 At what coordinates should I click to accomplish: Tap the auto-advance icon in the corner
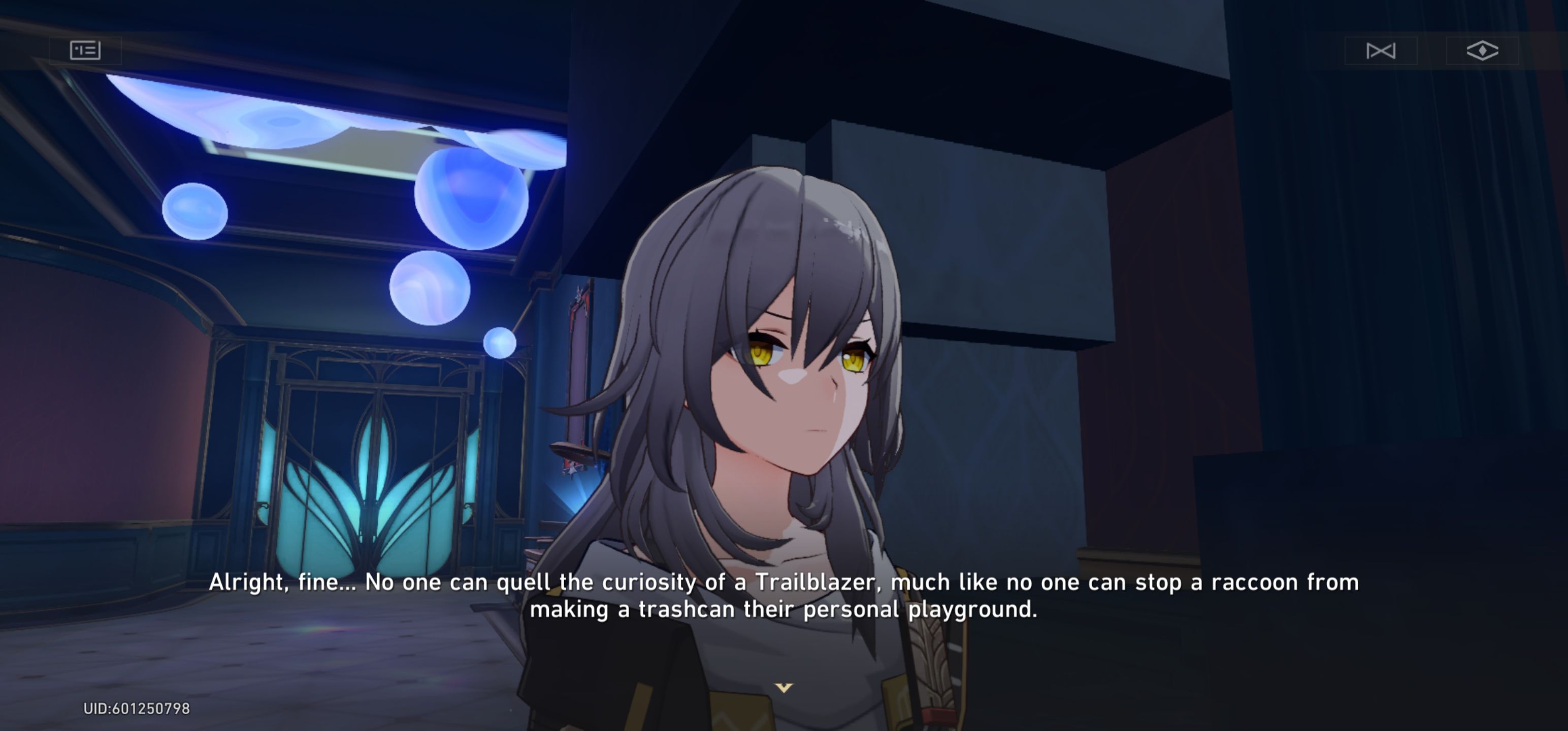pyautogui.click(x=1381, y=51)
